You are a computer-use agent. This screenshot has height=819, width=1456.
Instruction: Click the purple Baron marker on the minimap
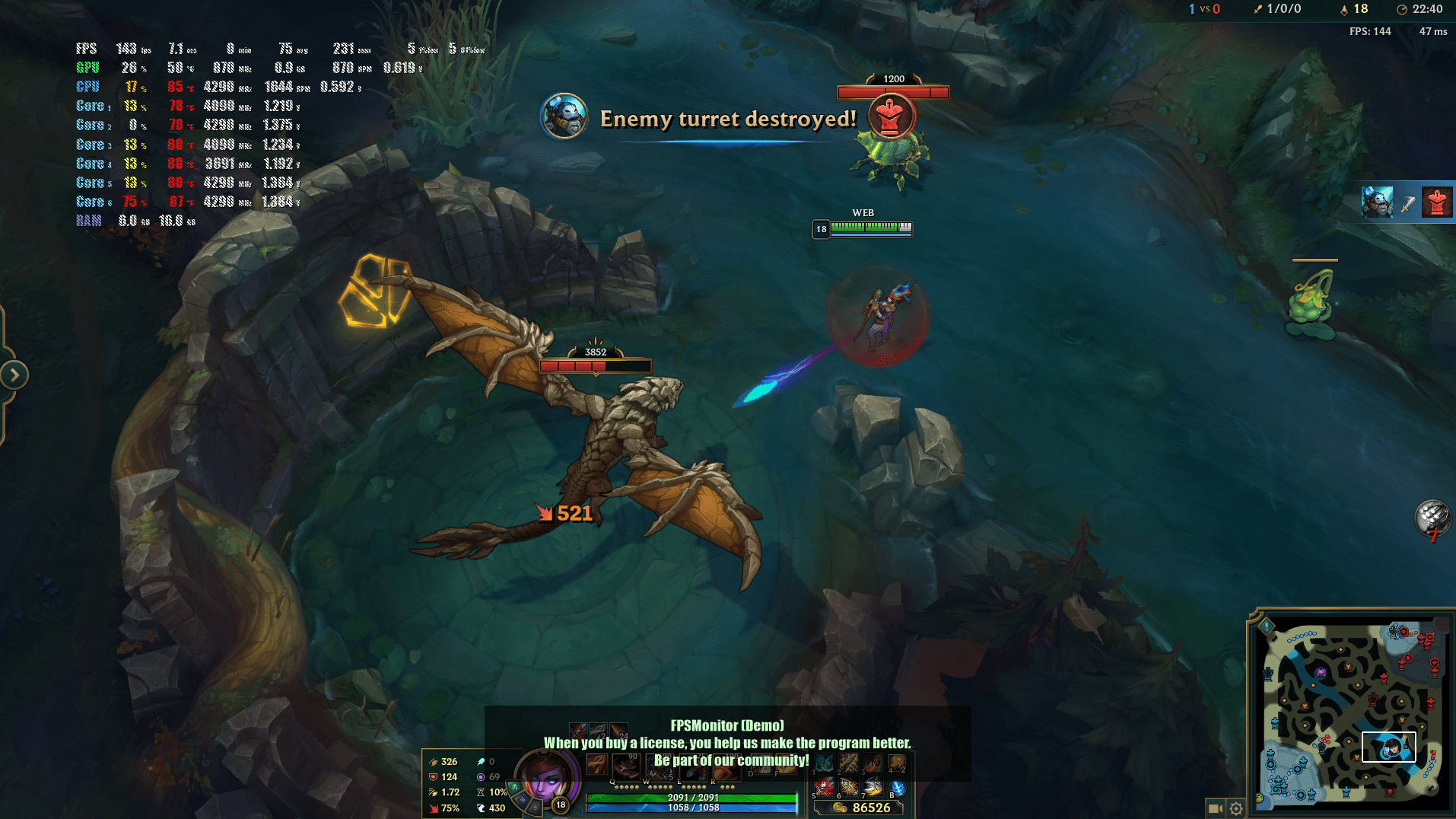point(1321,672)
